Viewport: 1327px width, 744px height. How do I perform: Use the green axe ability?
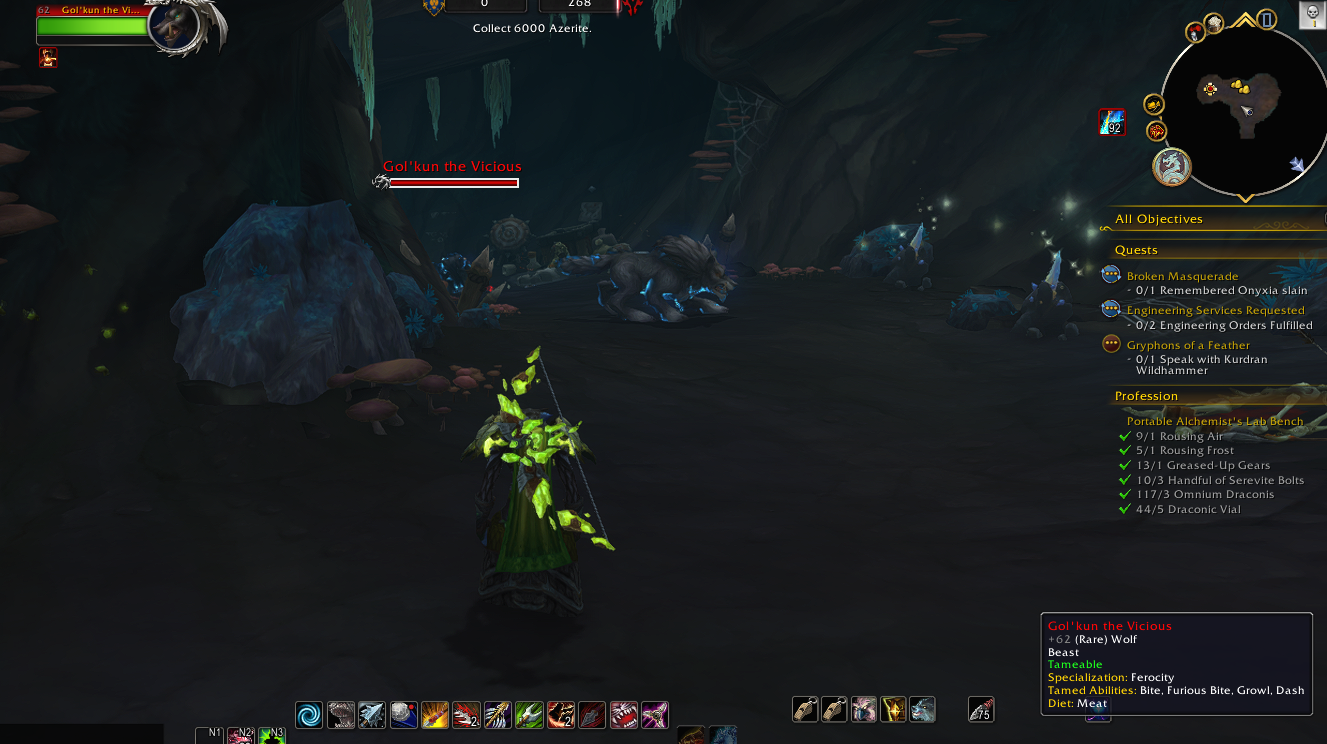click(x=529, y=714)
